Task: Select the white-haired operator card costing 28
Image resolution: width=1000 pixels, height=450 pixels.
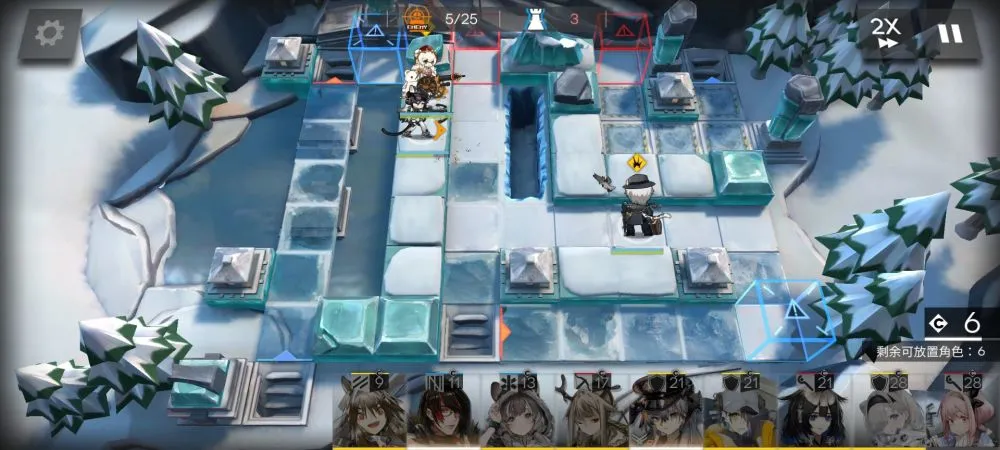Action: click(887, 412)
